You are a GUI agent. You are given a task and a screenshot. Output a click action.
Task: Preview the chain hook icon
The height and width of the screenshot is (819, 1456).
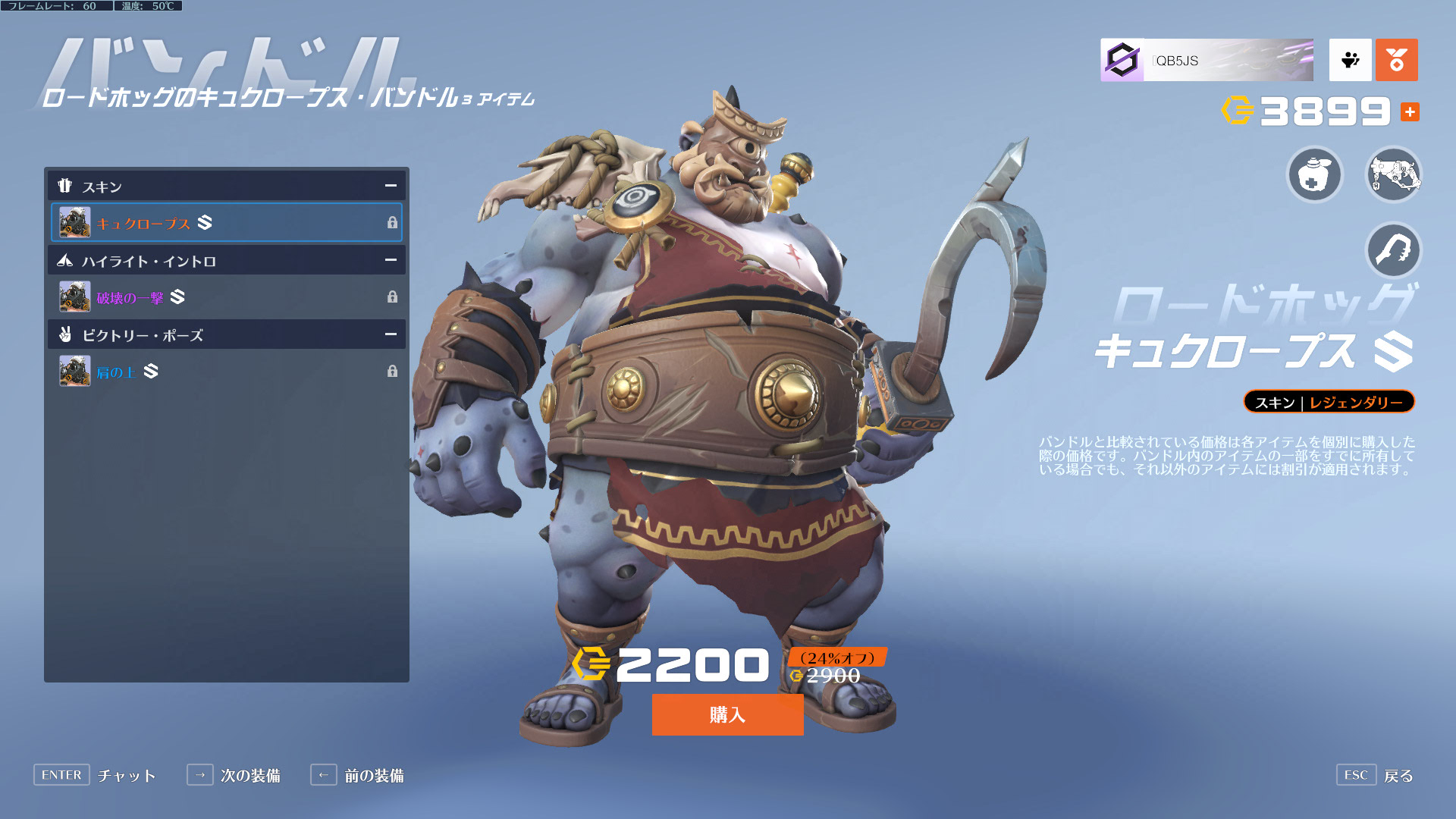(1393, 250)
